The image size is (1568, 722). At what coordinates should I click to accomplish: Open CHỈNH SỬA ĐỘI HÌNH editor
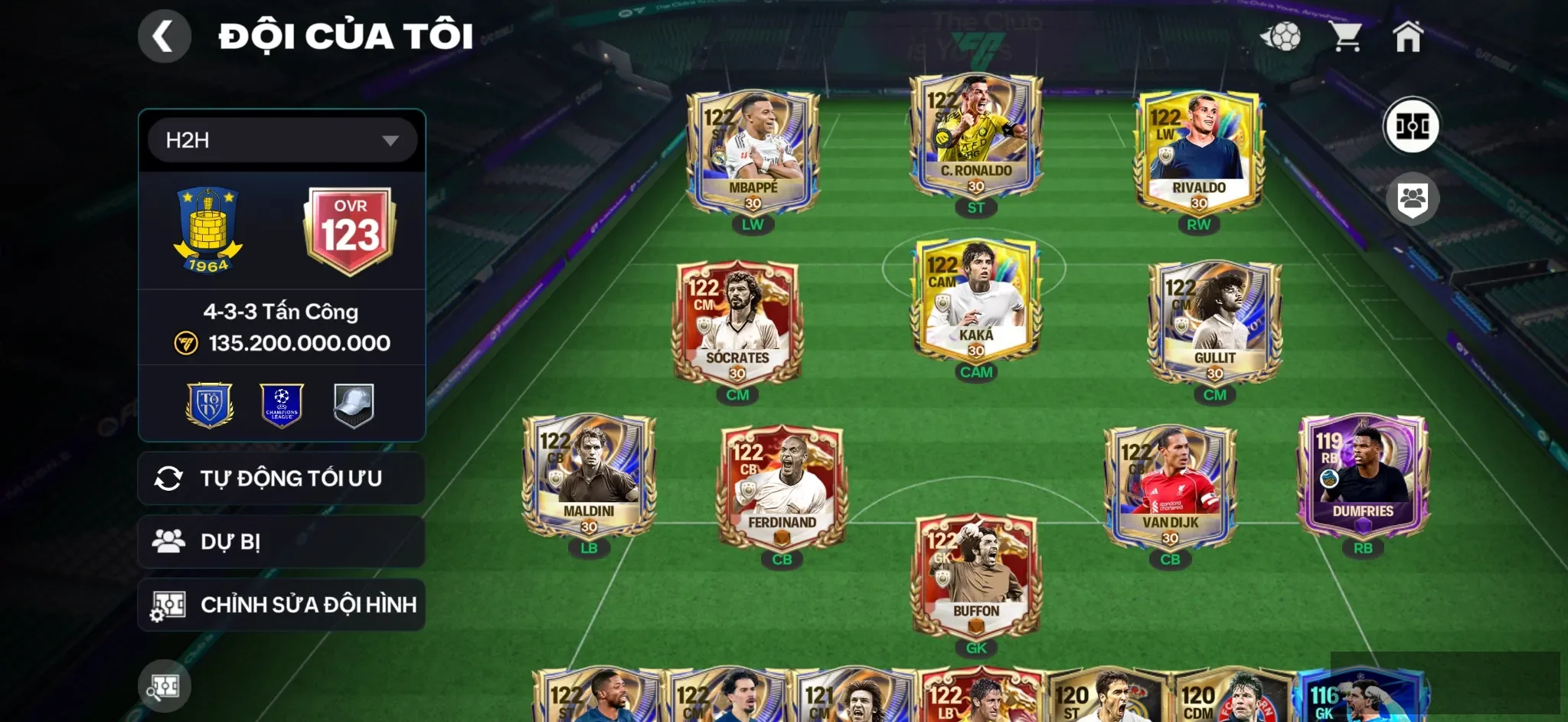281,604
